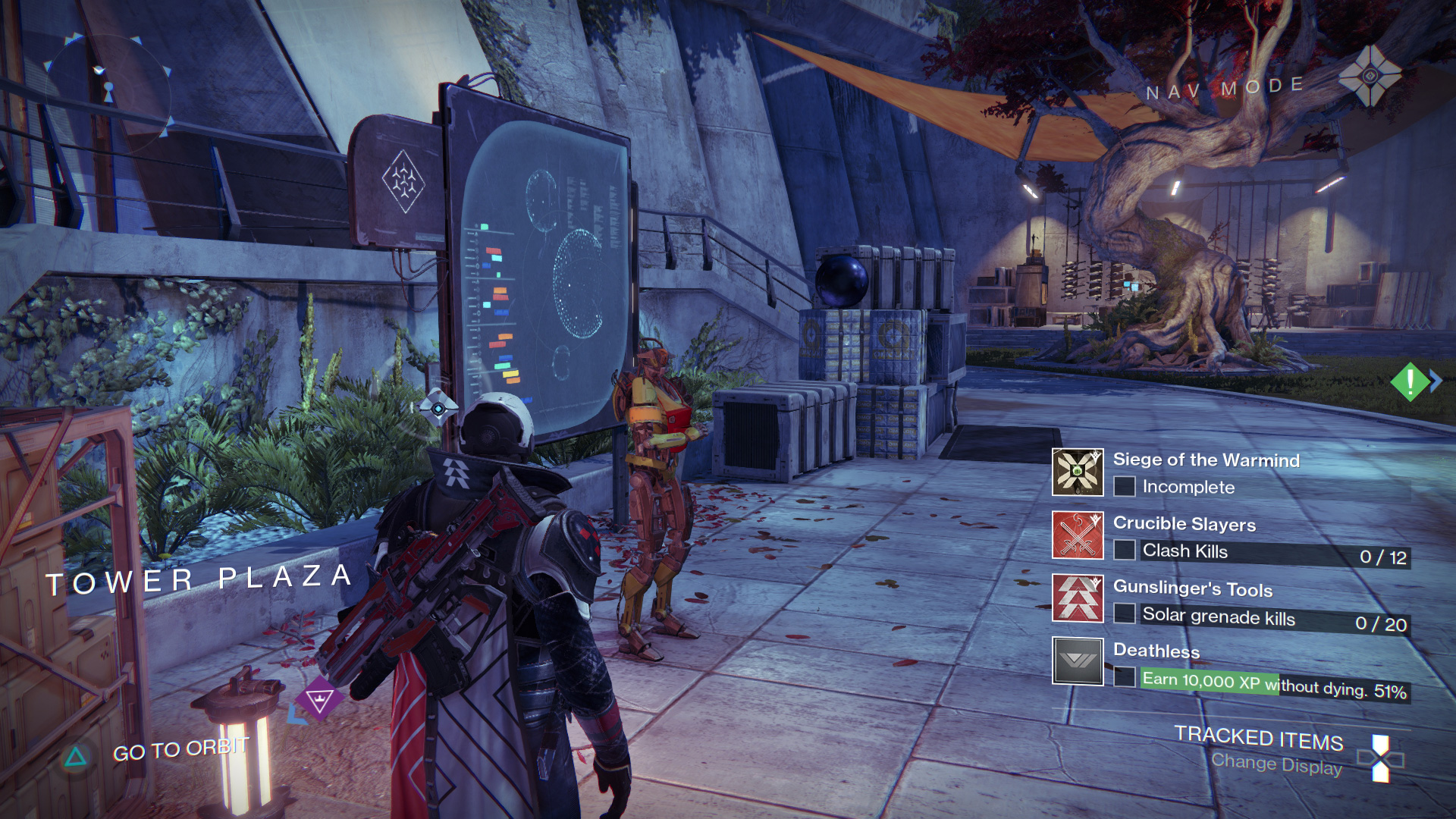The width and height of the screenshot is (1456, 819).
Task: Check the Incomplete box under Siege of the Warmind
Action: tap(1124, 488)
